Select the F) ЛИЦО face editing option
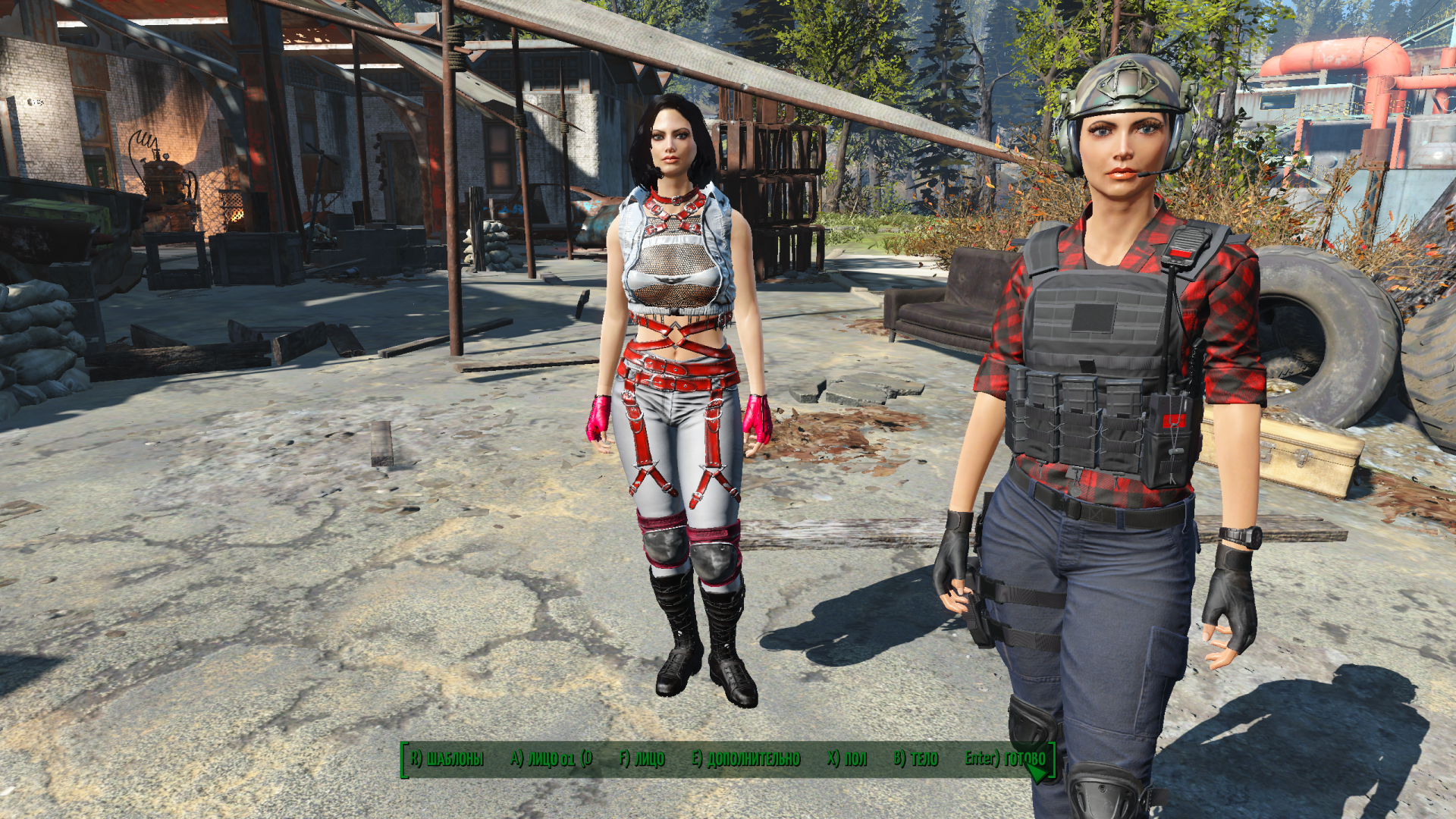 point(642,758)
